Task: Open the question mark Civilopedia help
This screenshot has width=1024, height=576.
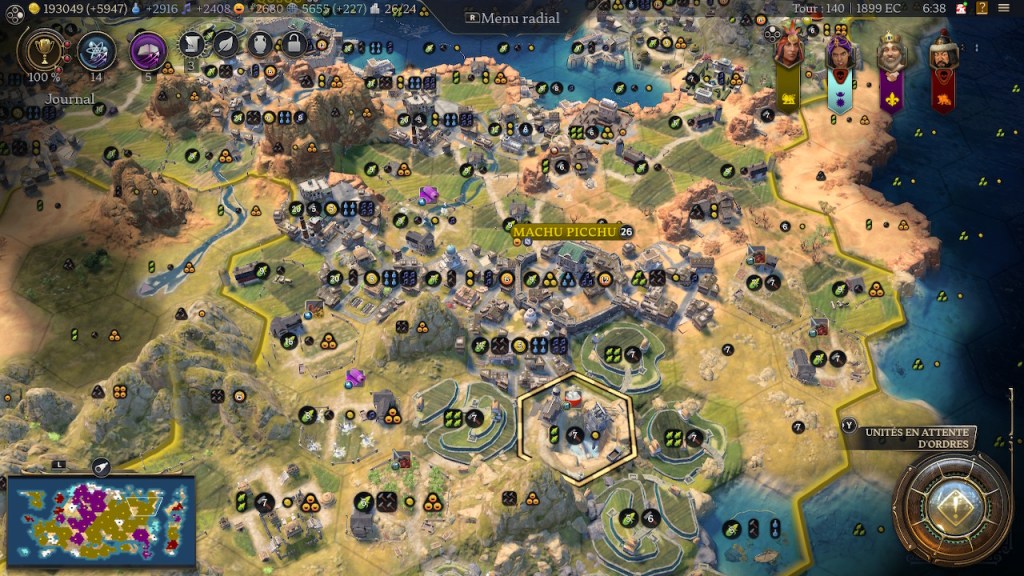Action: tap(982, 9)
